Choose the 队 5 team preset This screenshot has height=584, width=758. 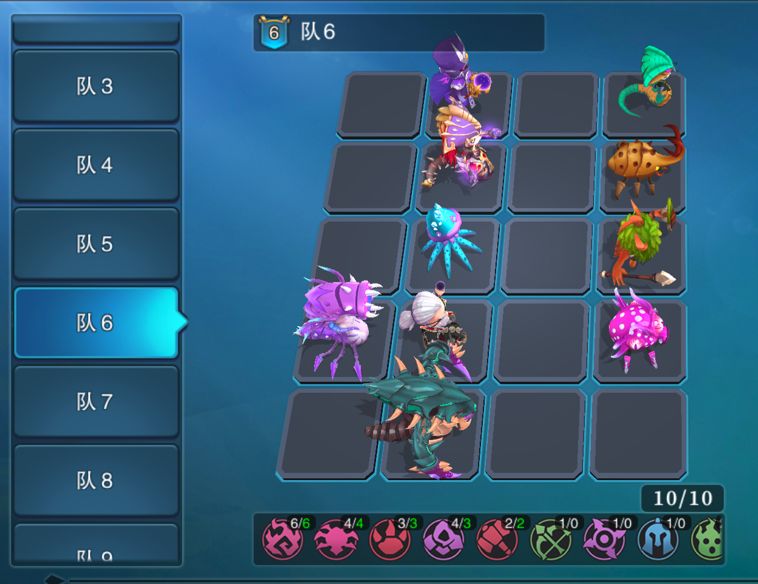click(x=96, y=244)
